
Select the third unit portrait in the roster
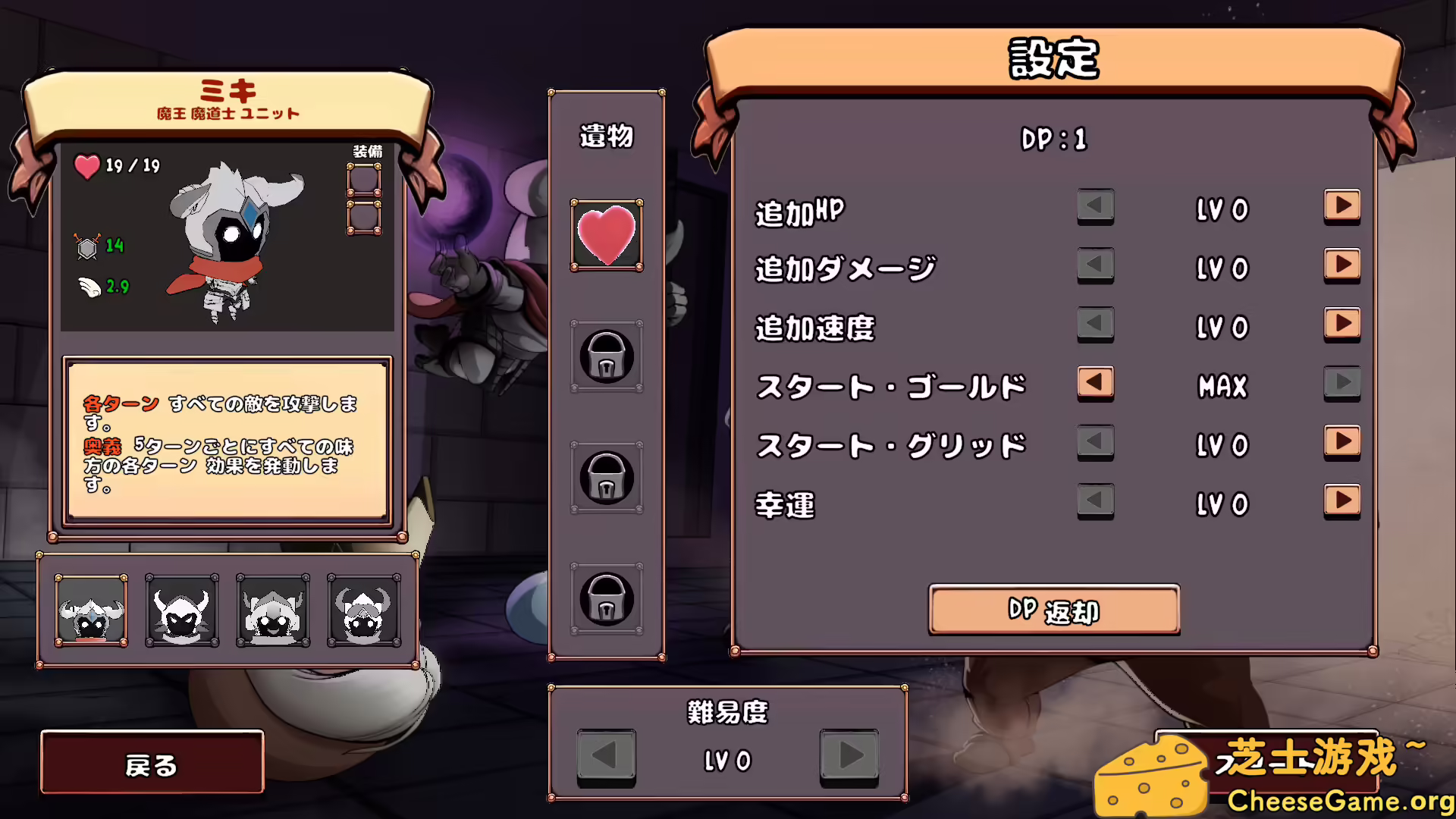(x=272, y=609)
